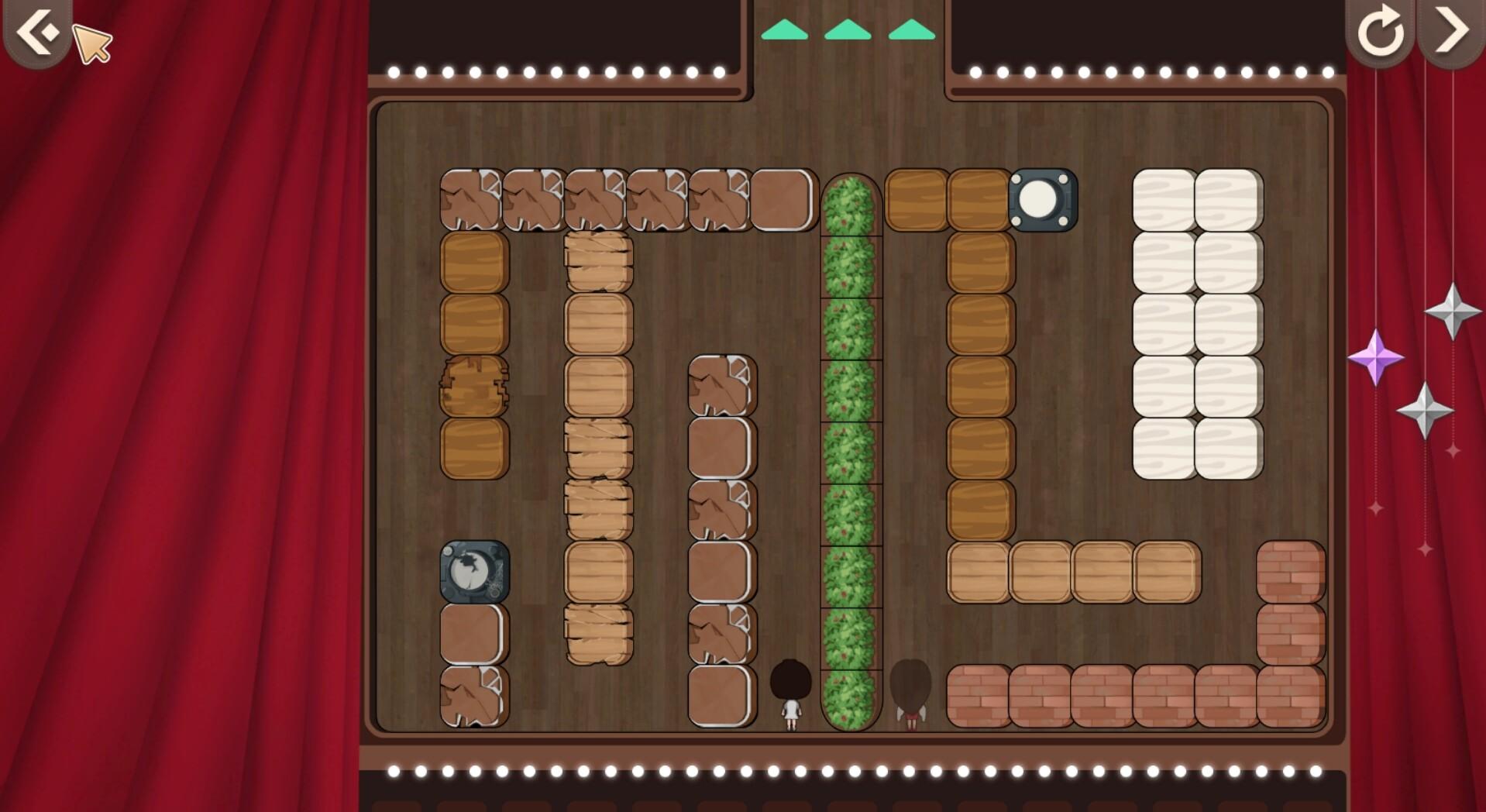
Task: Restart the puzzle using the reset icon
Action: (1382, 33)
